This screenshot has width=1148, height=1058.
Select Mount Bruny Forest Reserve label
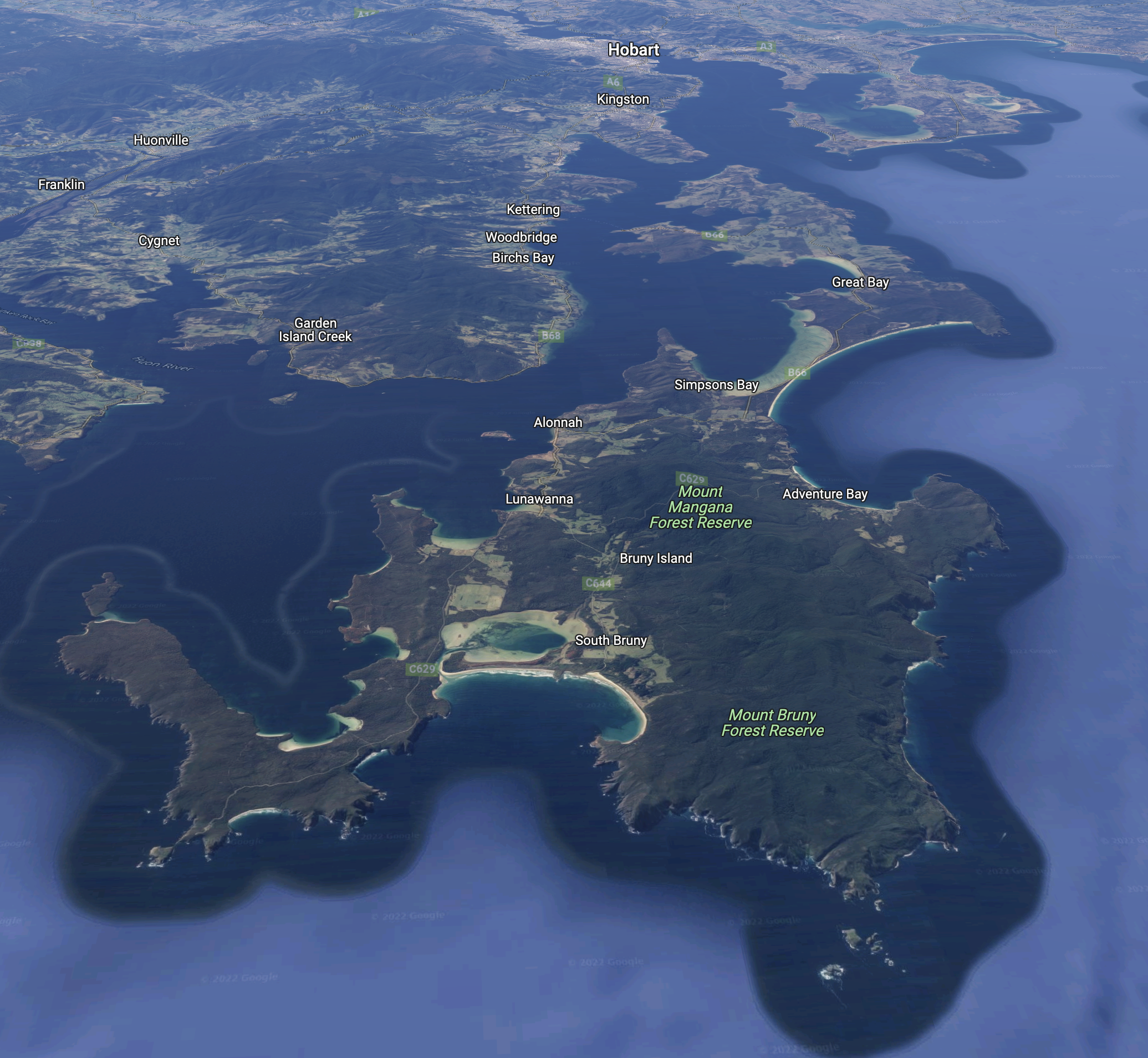pyautogui.click(x=772, y=723)
